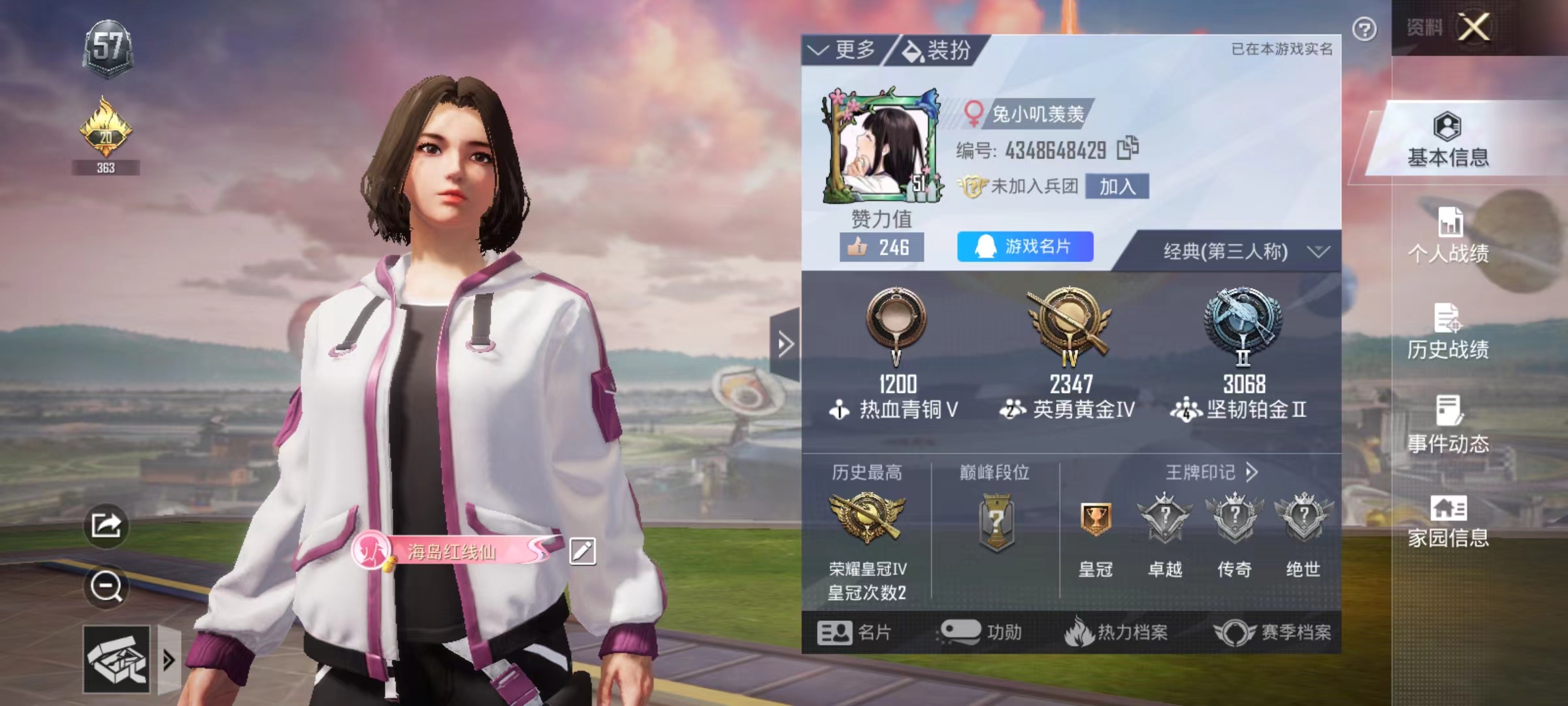This screenshot has height=706, width=1568.
Task: Open the 家园信息 tab
Action: [1448, 521]
